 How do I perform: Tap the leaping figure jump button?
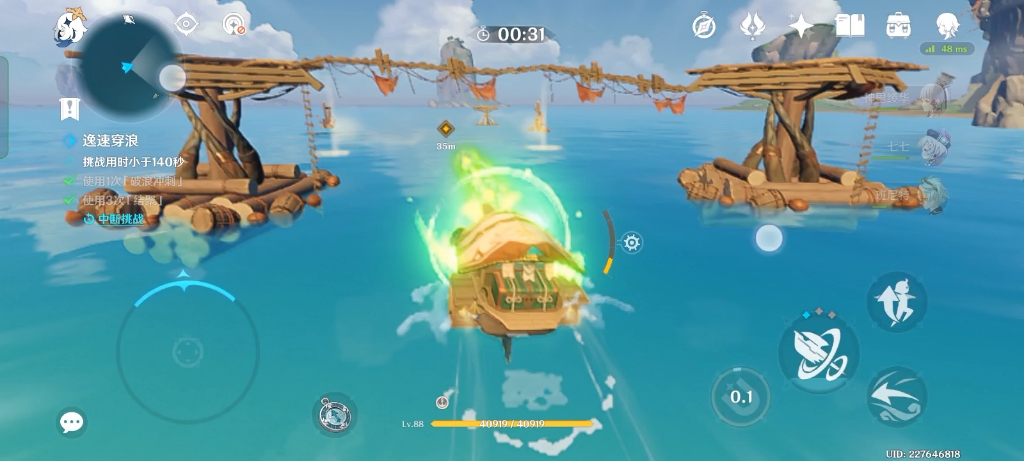[x=896, y=301]
